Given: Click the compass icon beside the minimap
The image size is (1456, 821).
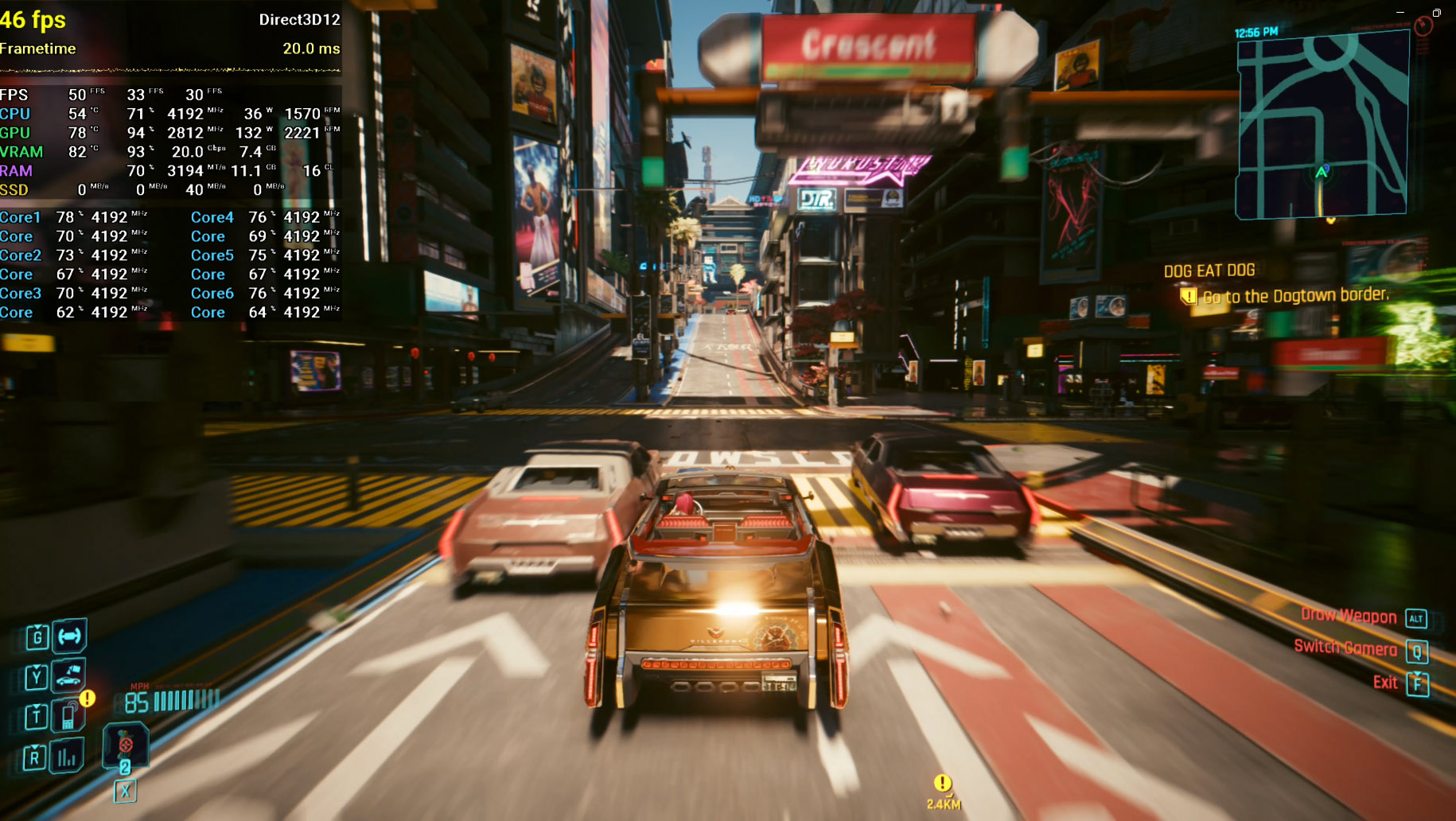Looking at the screenshot, I should [1423, 26].
